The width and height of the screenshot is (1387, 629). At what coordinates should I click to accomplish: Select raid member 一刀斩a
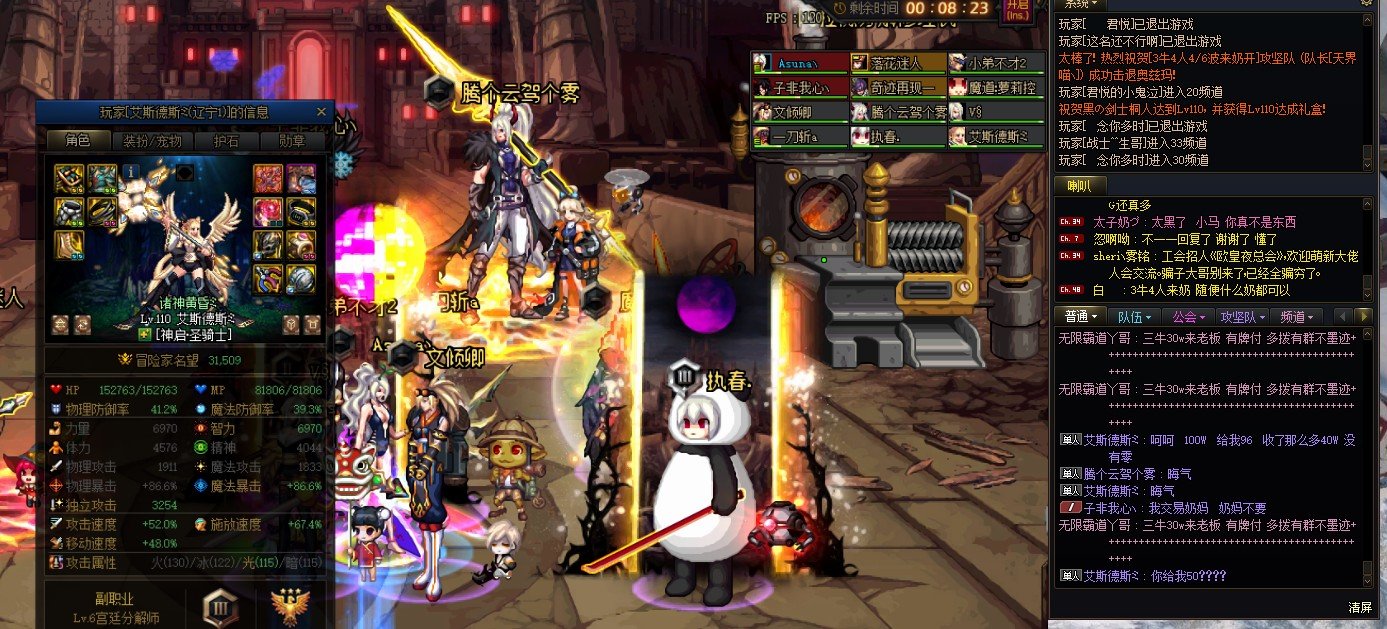[x=800, y=136]
